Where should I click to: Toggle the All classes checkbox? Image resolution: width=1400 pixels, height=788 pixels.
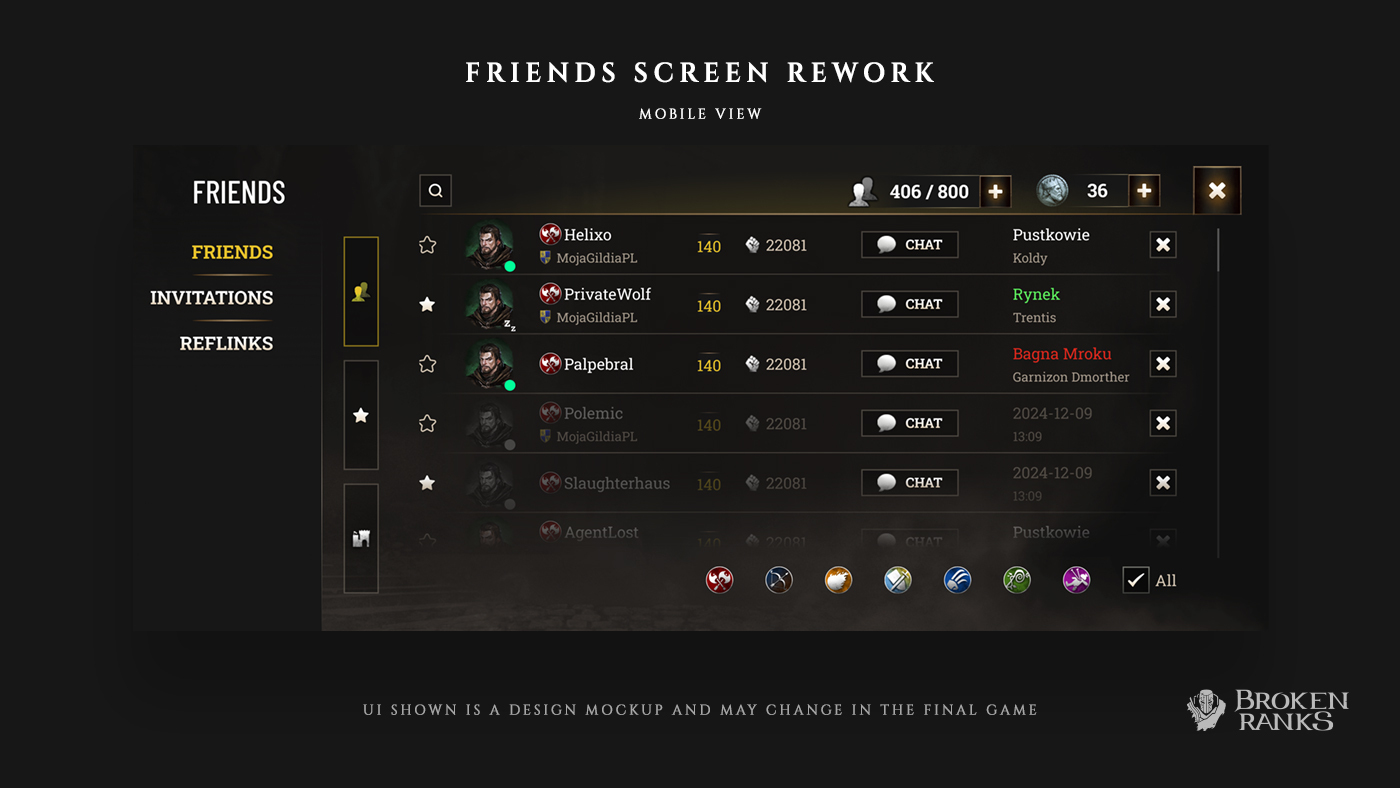(1136, 580)
